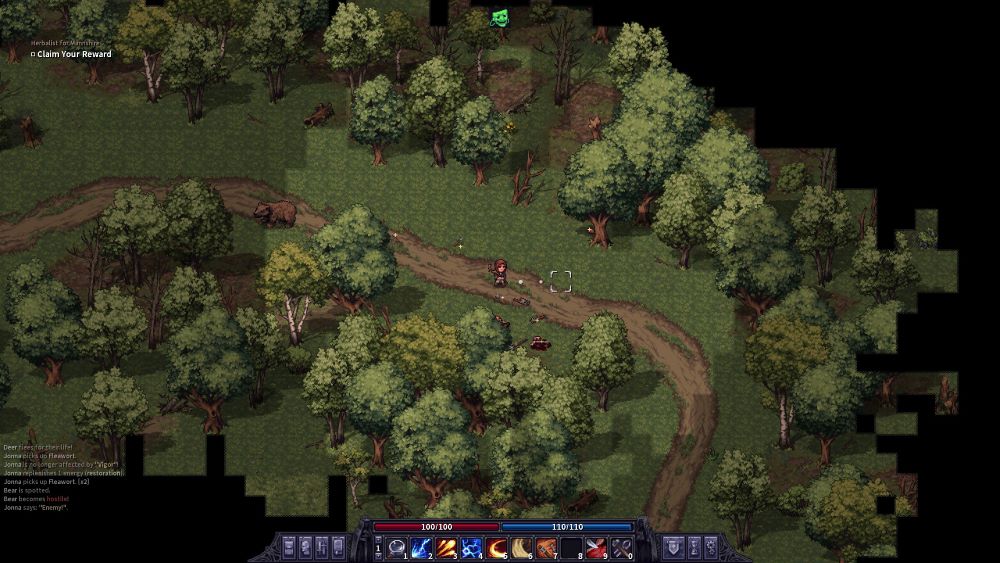Open the gear settings menu
The width and height of the screenshot is (1000, 563).
711,546
